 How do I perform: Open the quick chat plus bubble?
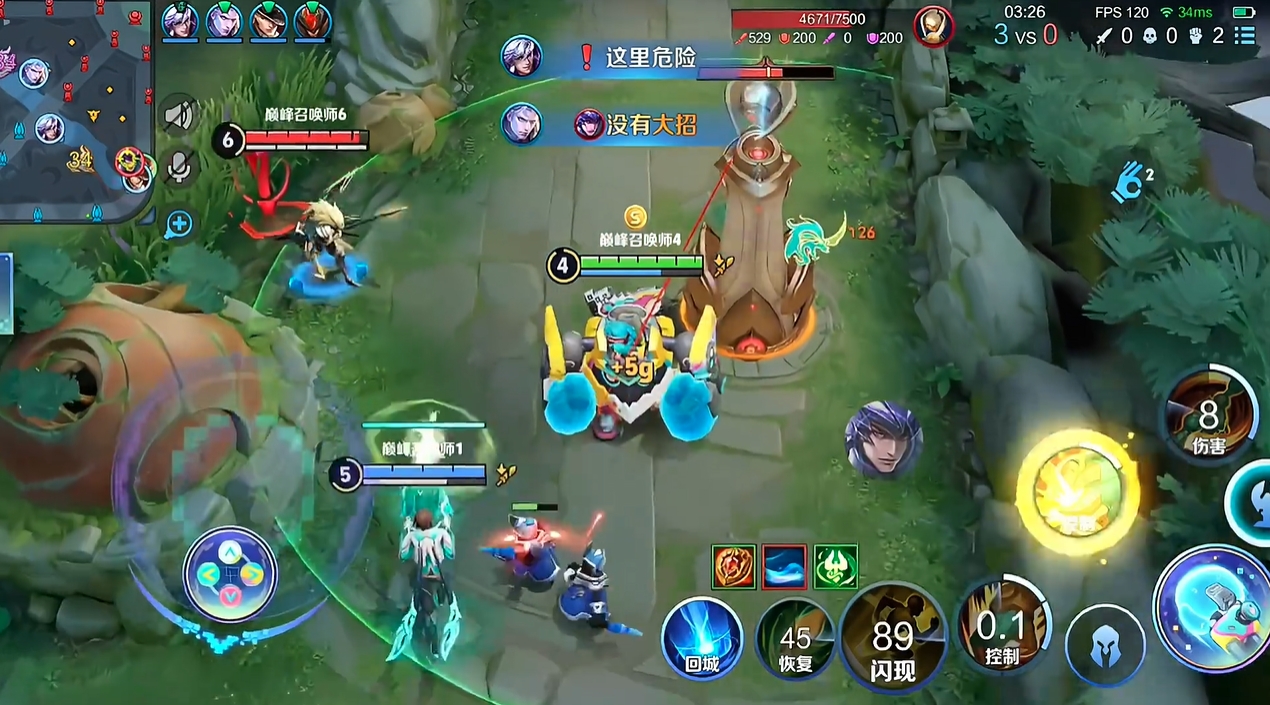coord(179,223)
